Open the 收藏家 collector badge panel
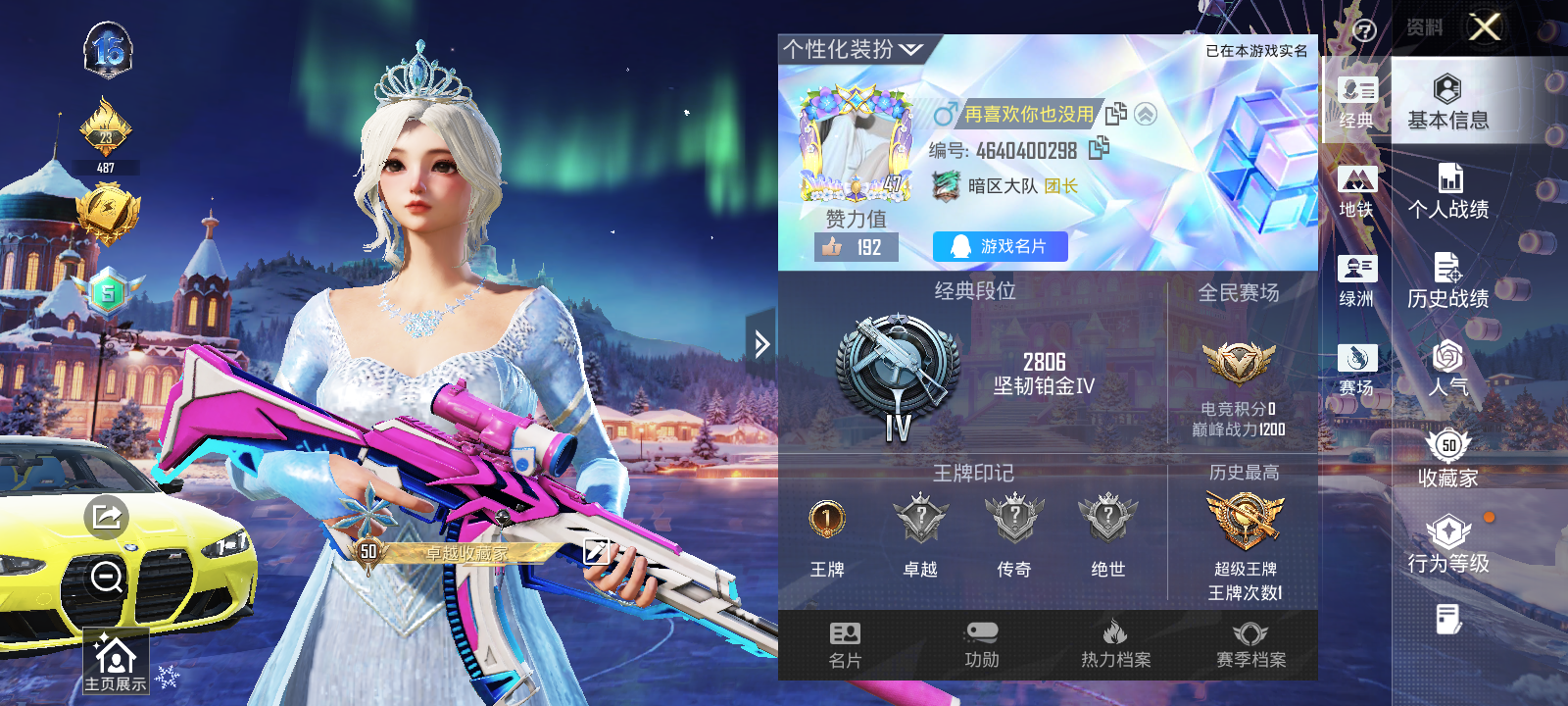This screenshot has width=1568, height=706. pyautogui.click(x=1447, y=461)
